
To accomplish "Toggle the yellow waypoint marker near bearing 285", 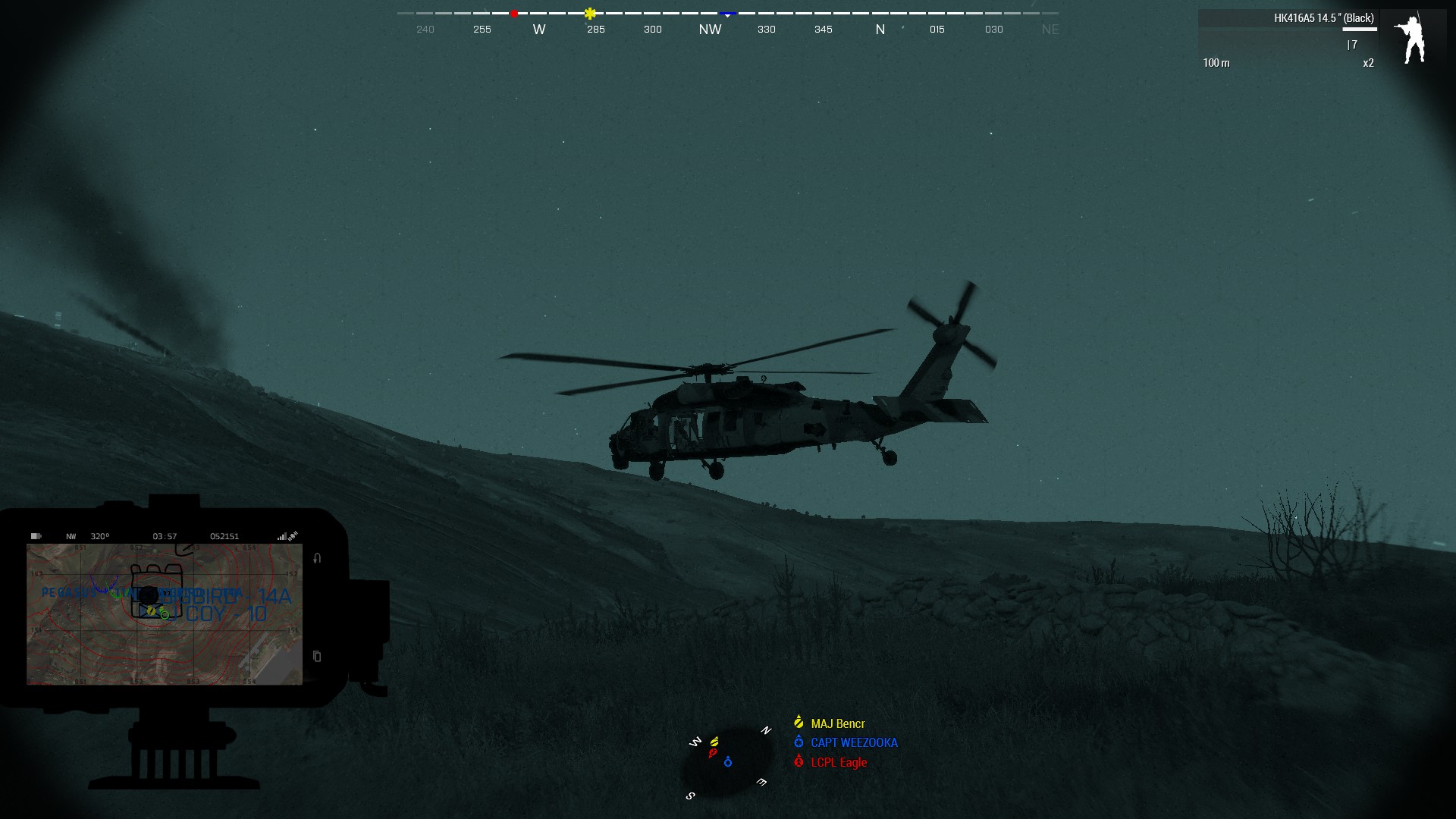I will click(590, 13).
